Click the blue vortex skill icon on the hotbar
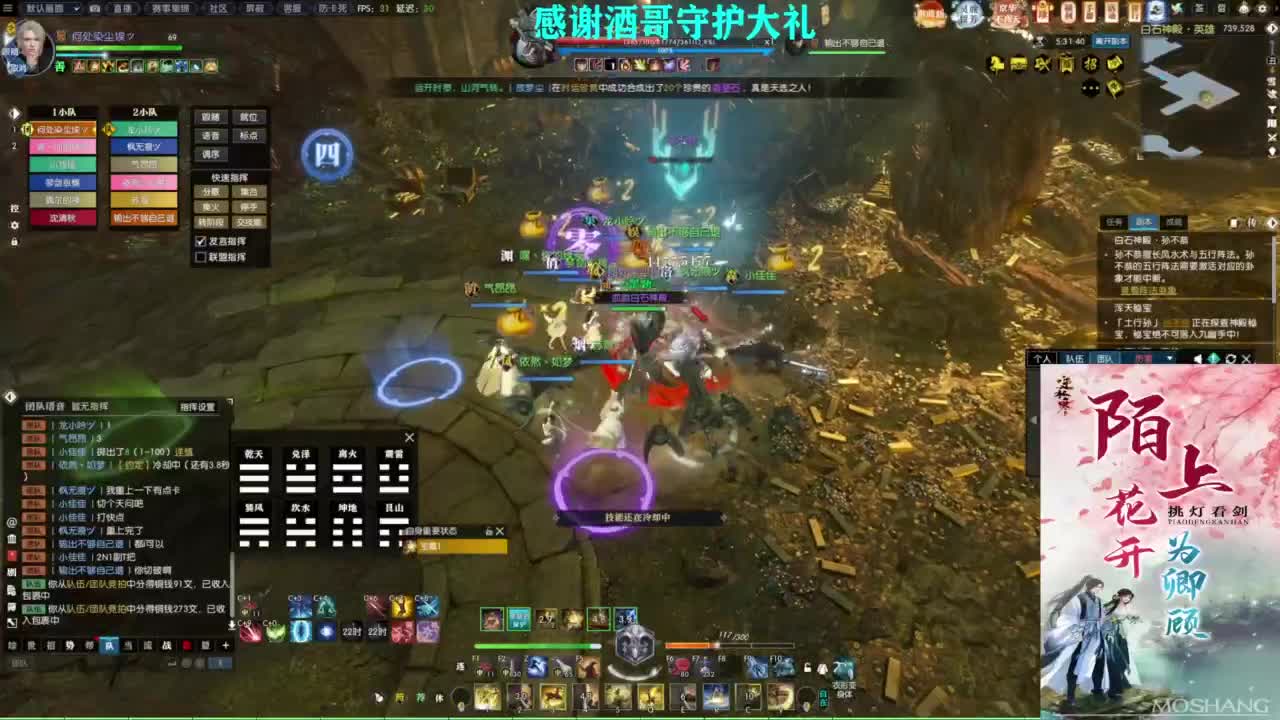This screenshot has height=720, width=1280. [301, 632]
